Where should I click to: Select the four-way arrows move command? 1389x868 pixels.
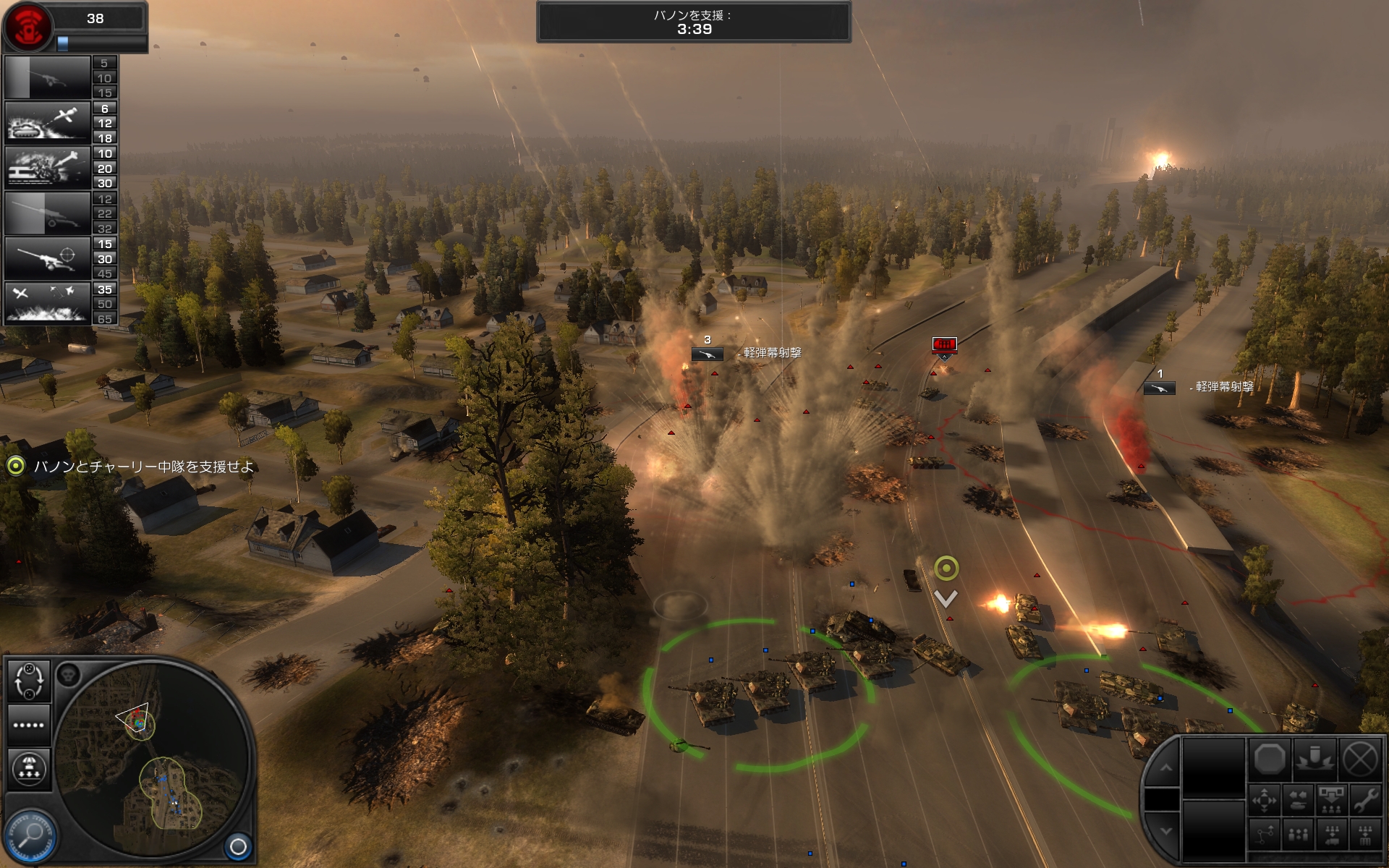tap(1265, 801)
